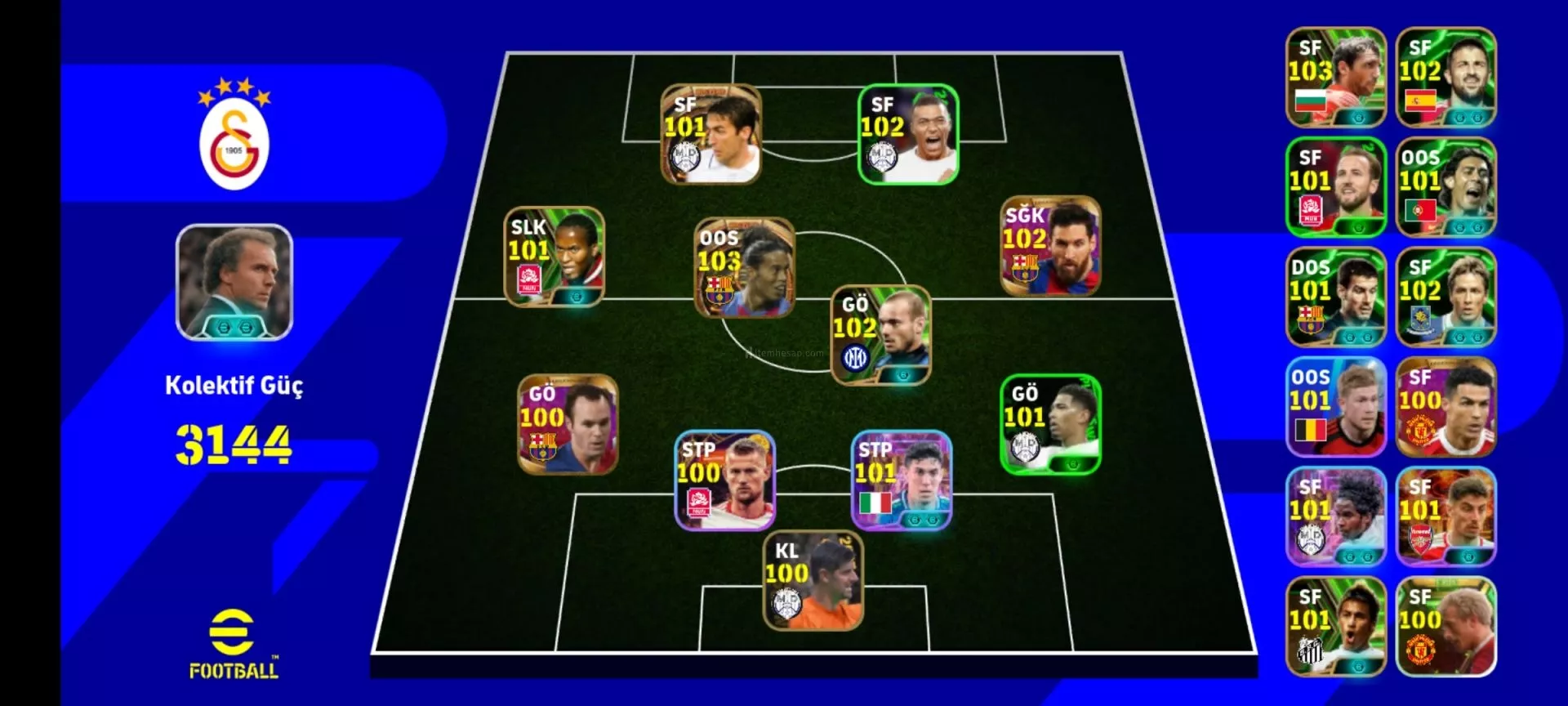Choose the GÖ 102 midfielder with Inter badge

[x=880, y=335]
